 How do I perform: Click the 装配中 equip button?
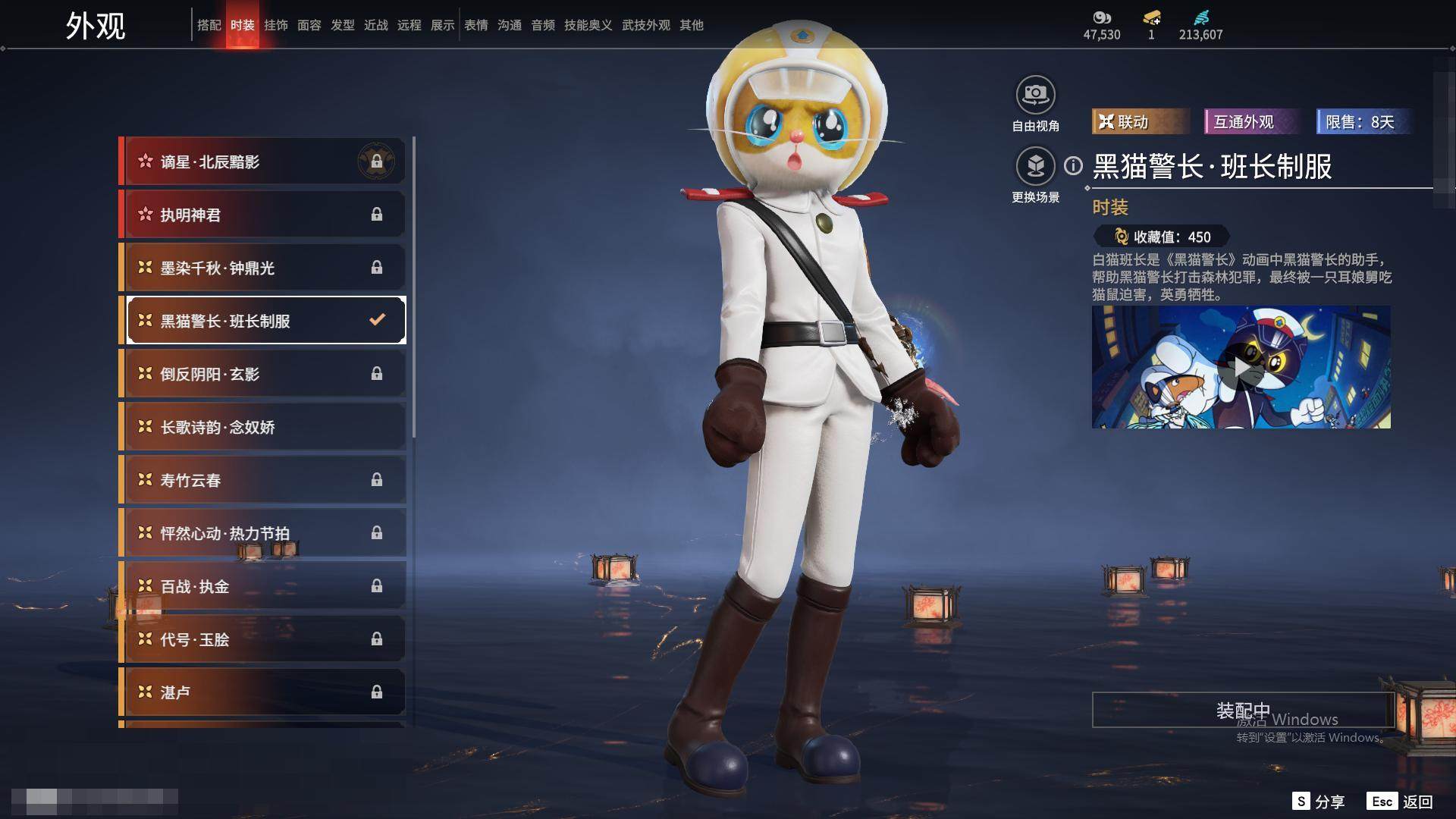[1242, 710]
